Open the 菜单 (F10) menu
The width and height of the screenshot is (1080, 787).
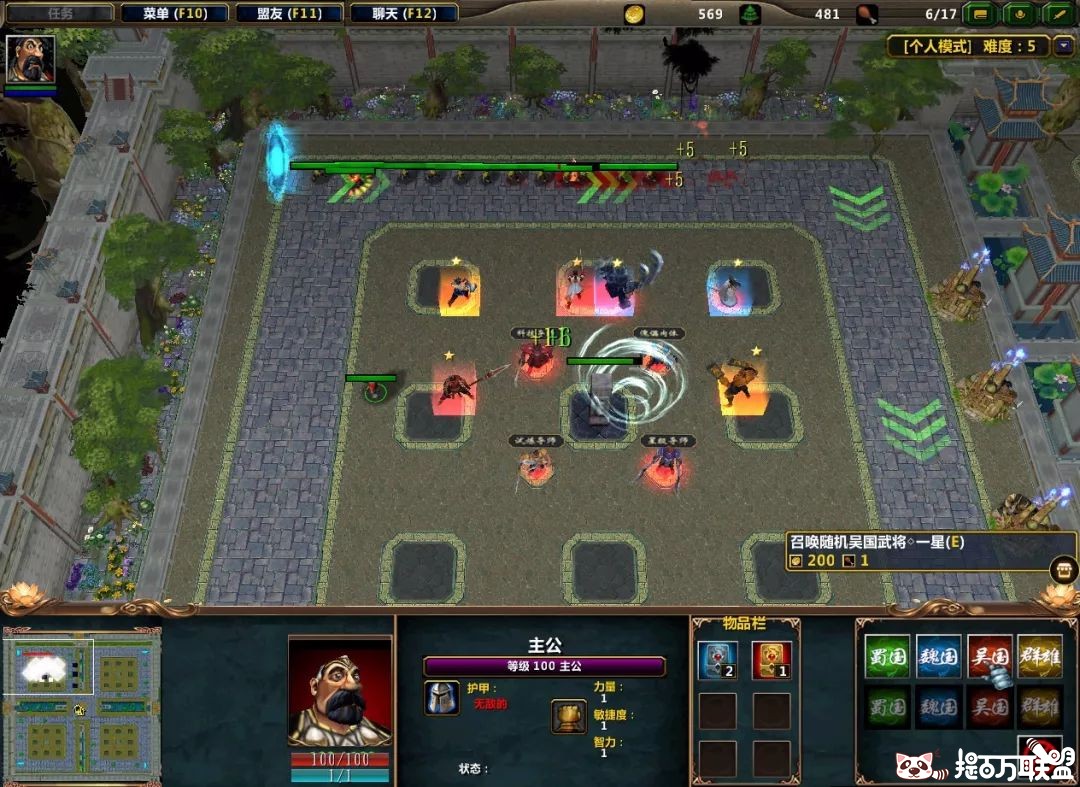tap(175, 14)
